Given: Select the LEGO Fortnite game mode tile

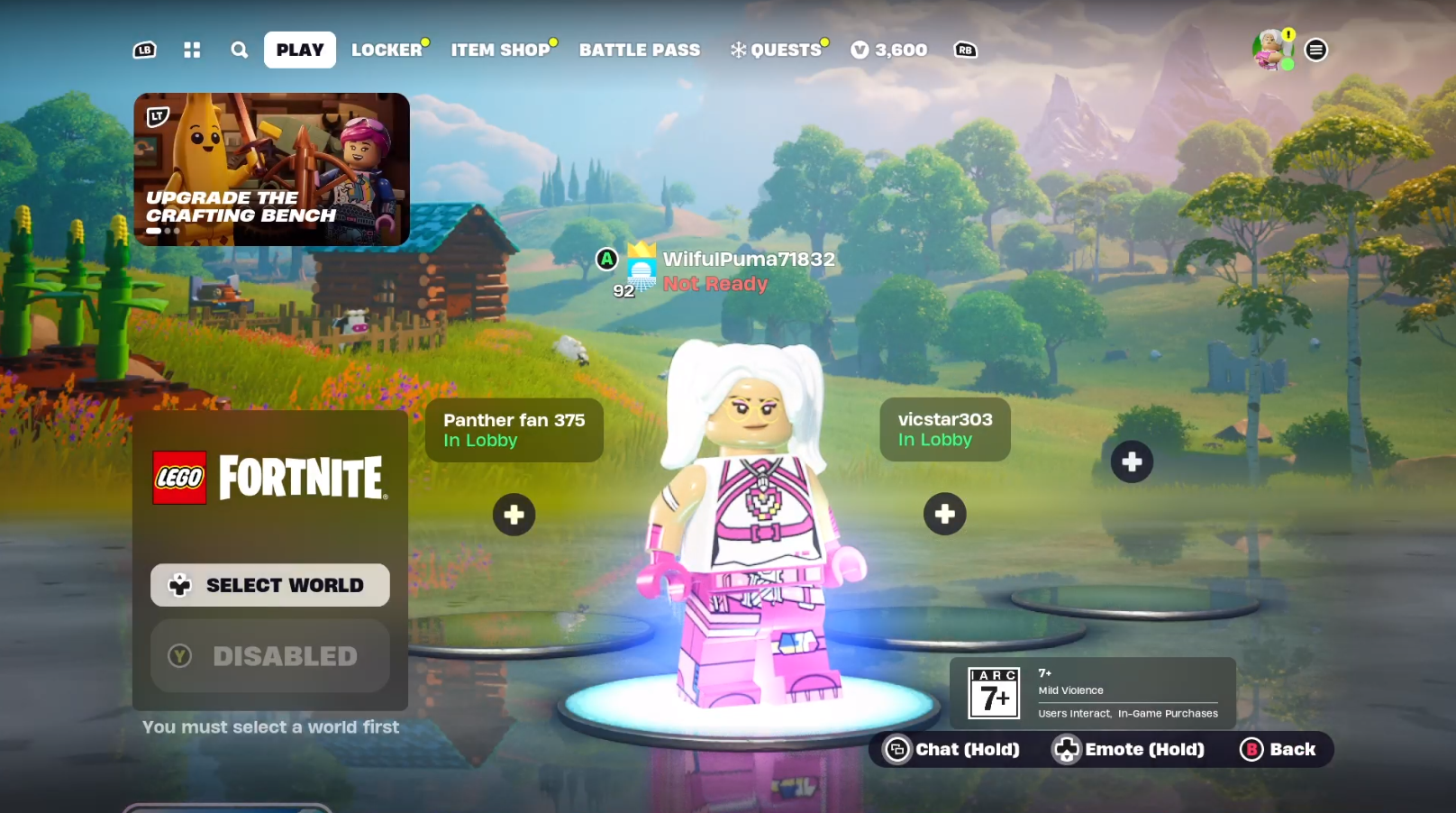Looking at the screenshot, I should (269, 477).
